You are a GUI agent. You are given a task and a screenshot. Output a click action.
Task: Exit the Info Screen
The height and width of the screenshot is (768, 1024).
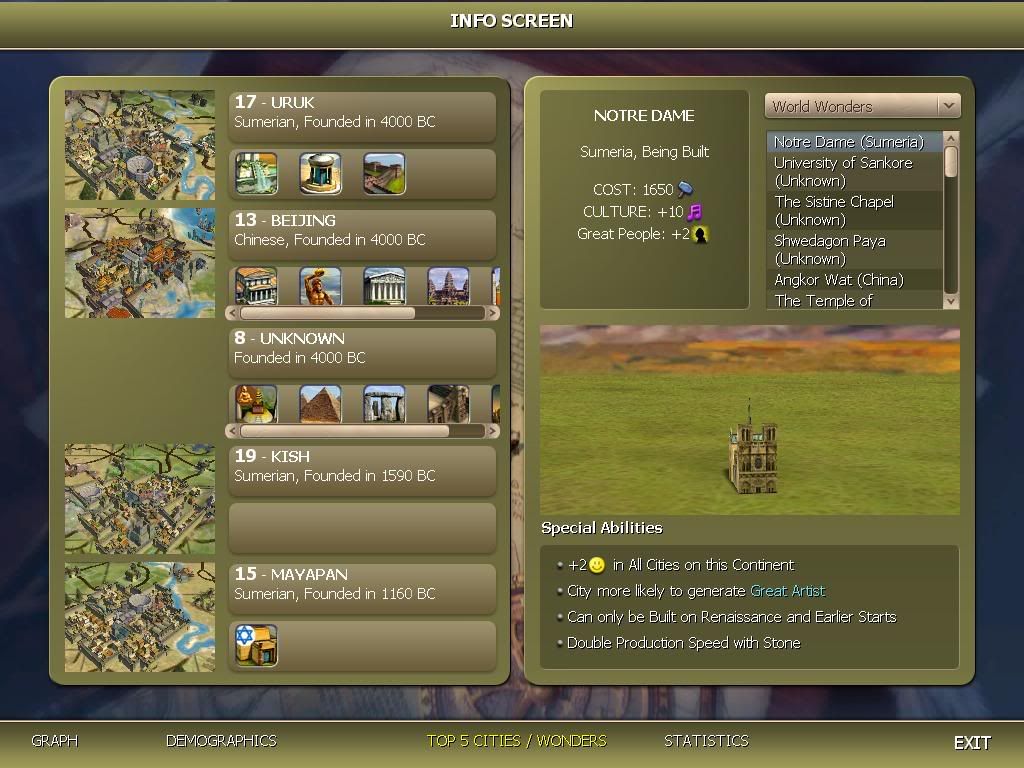click(971, 742)
